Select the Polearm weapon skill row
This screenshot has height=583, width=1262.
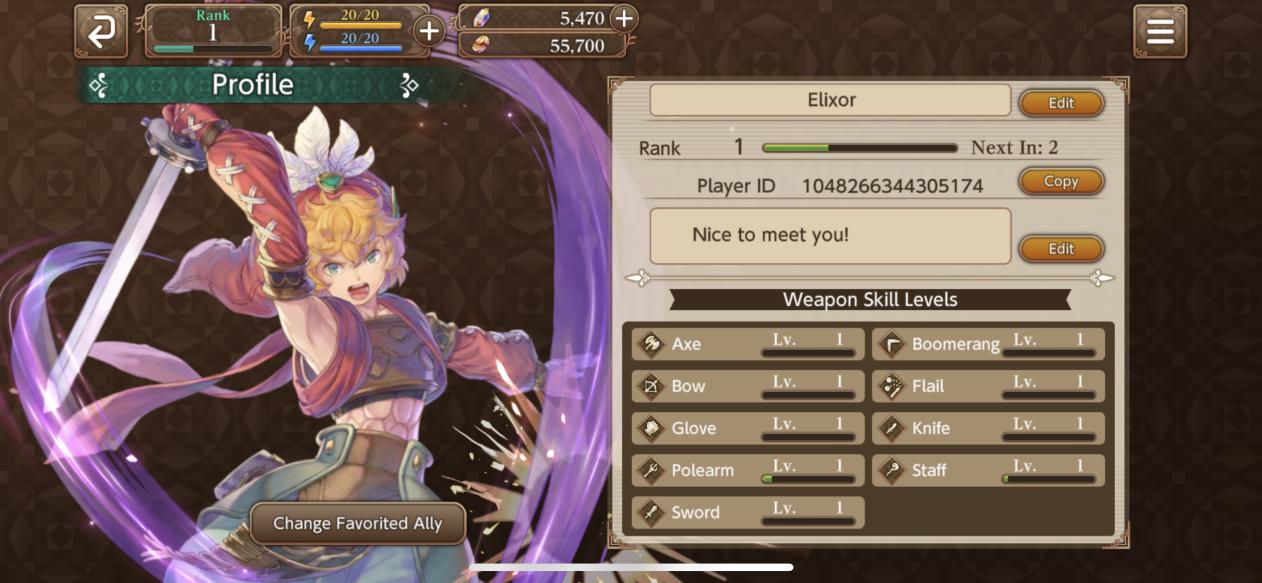[x=748, y=470]
